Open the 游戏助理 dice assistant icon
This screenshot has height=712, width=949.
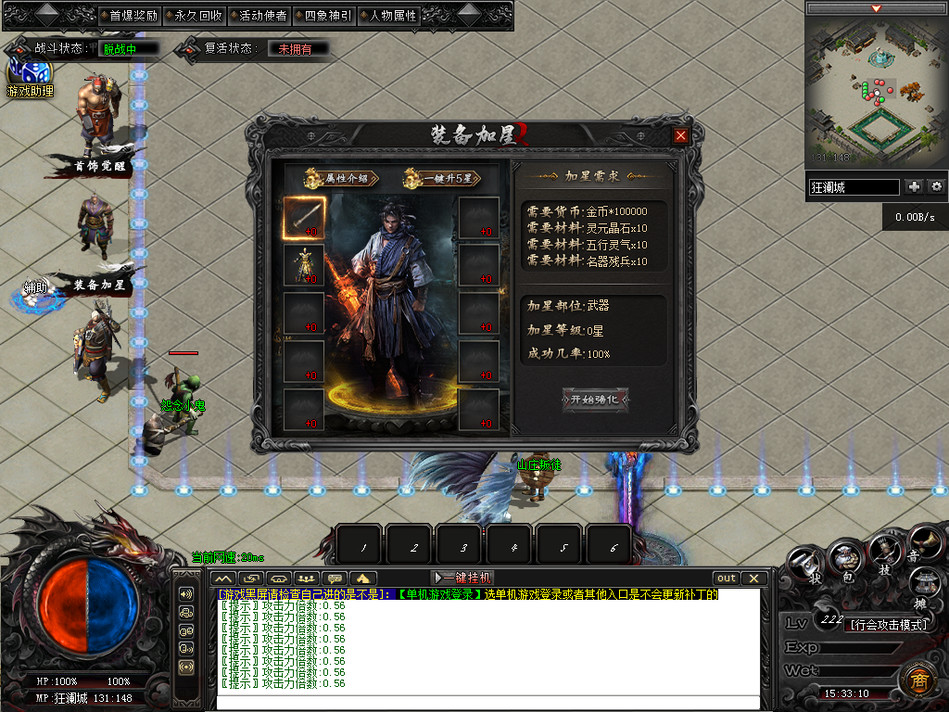point(30,76)
